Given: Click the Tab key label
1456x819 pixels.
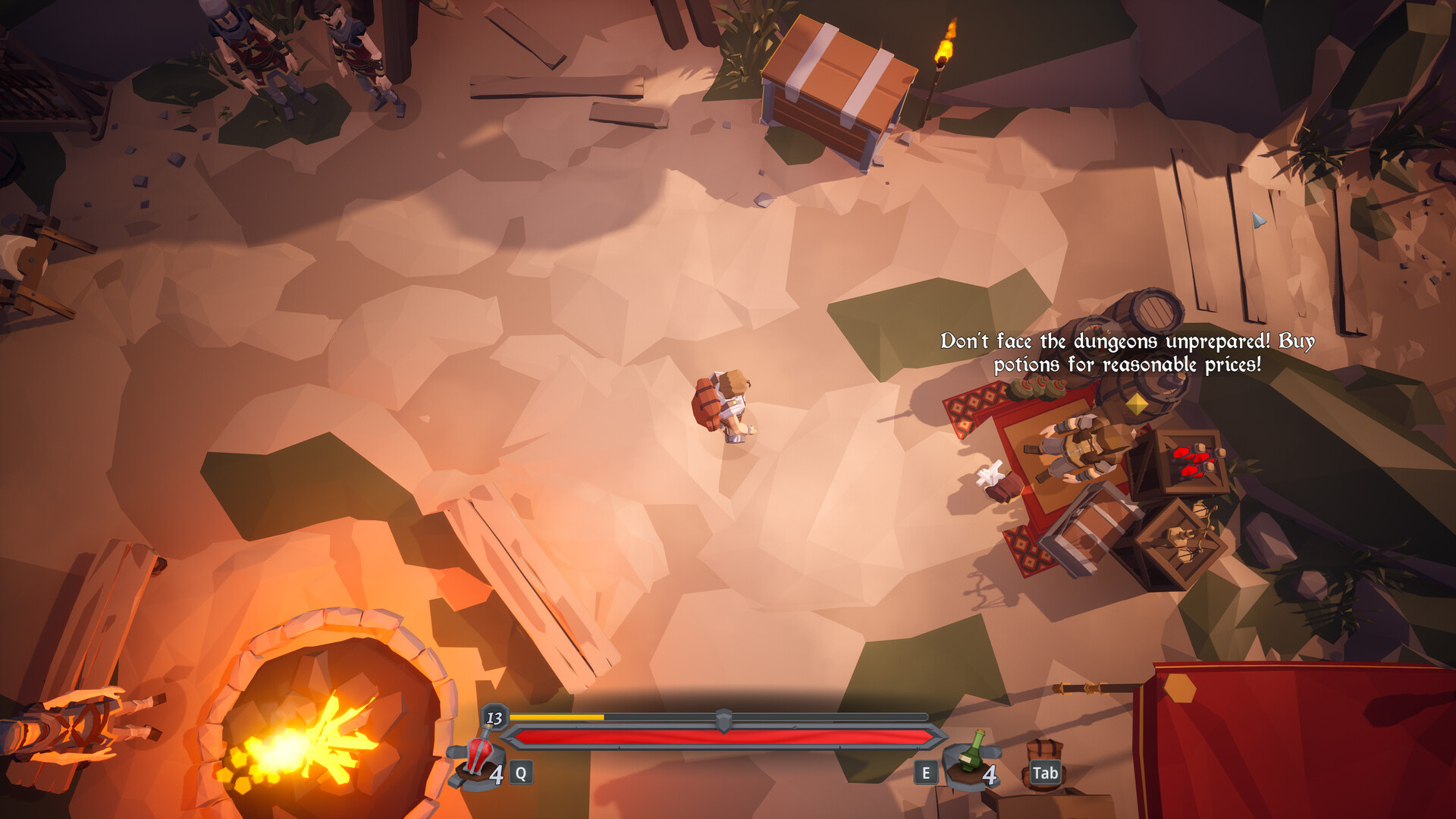Looking at the screenshot, I should pyautogui.click(x=1045, y=774).
